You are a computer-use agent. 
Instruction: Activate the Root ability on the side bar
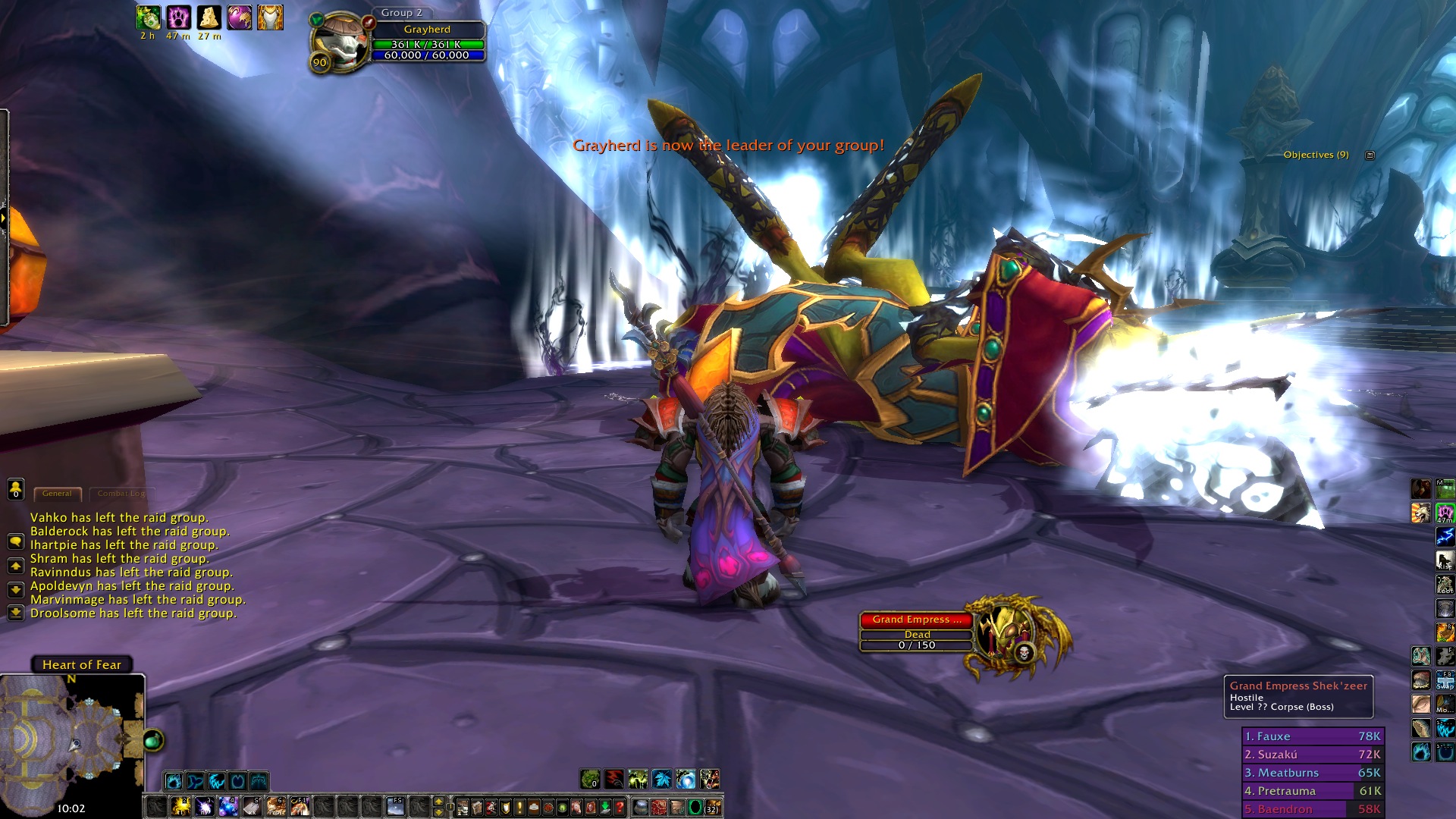[1445, 585]
